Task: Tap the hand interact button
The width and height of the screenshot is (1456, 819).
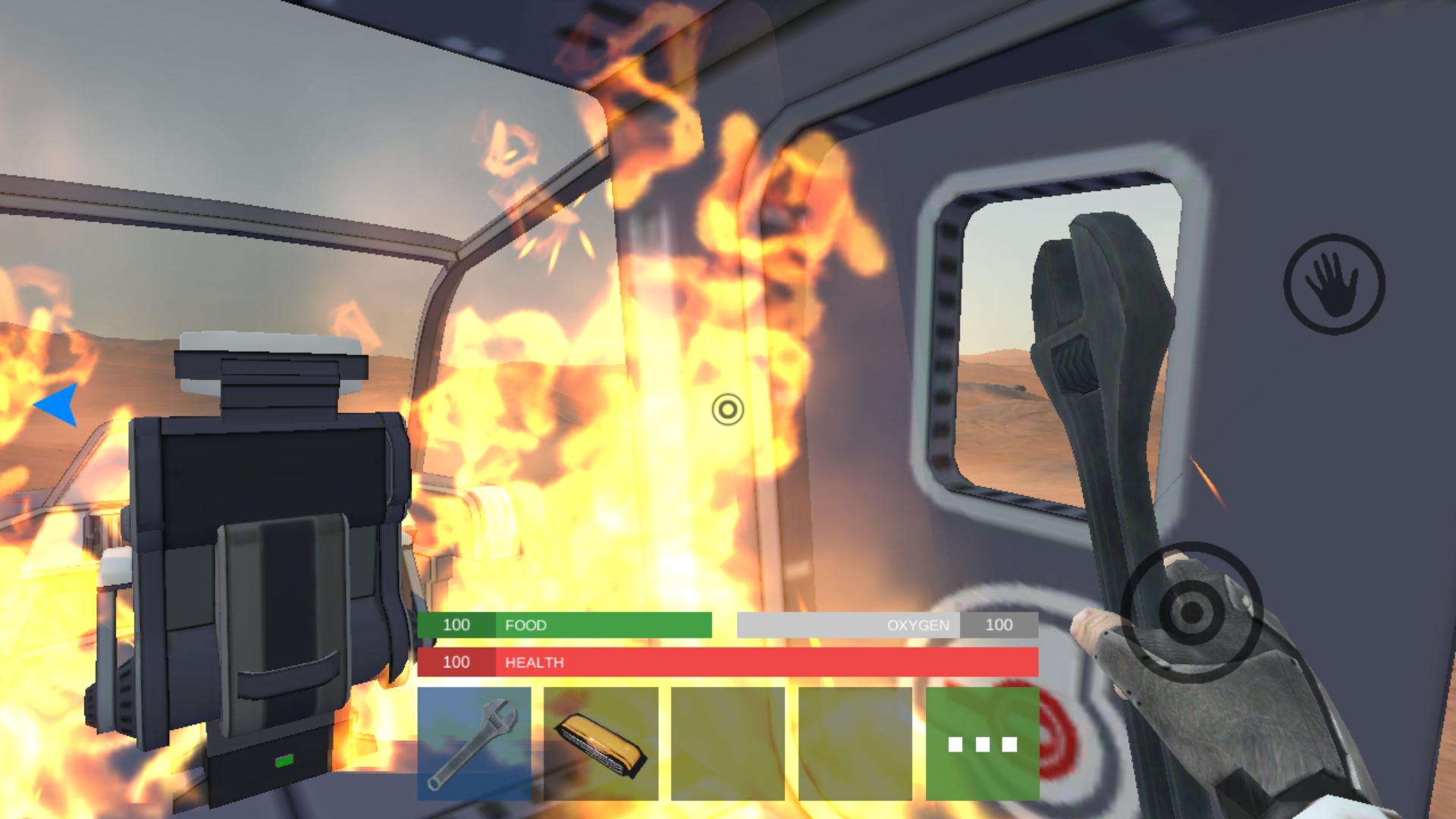Action: click(x=1334, y=284)
